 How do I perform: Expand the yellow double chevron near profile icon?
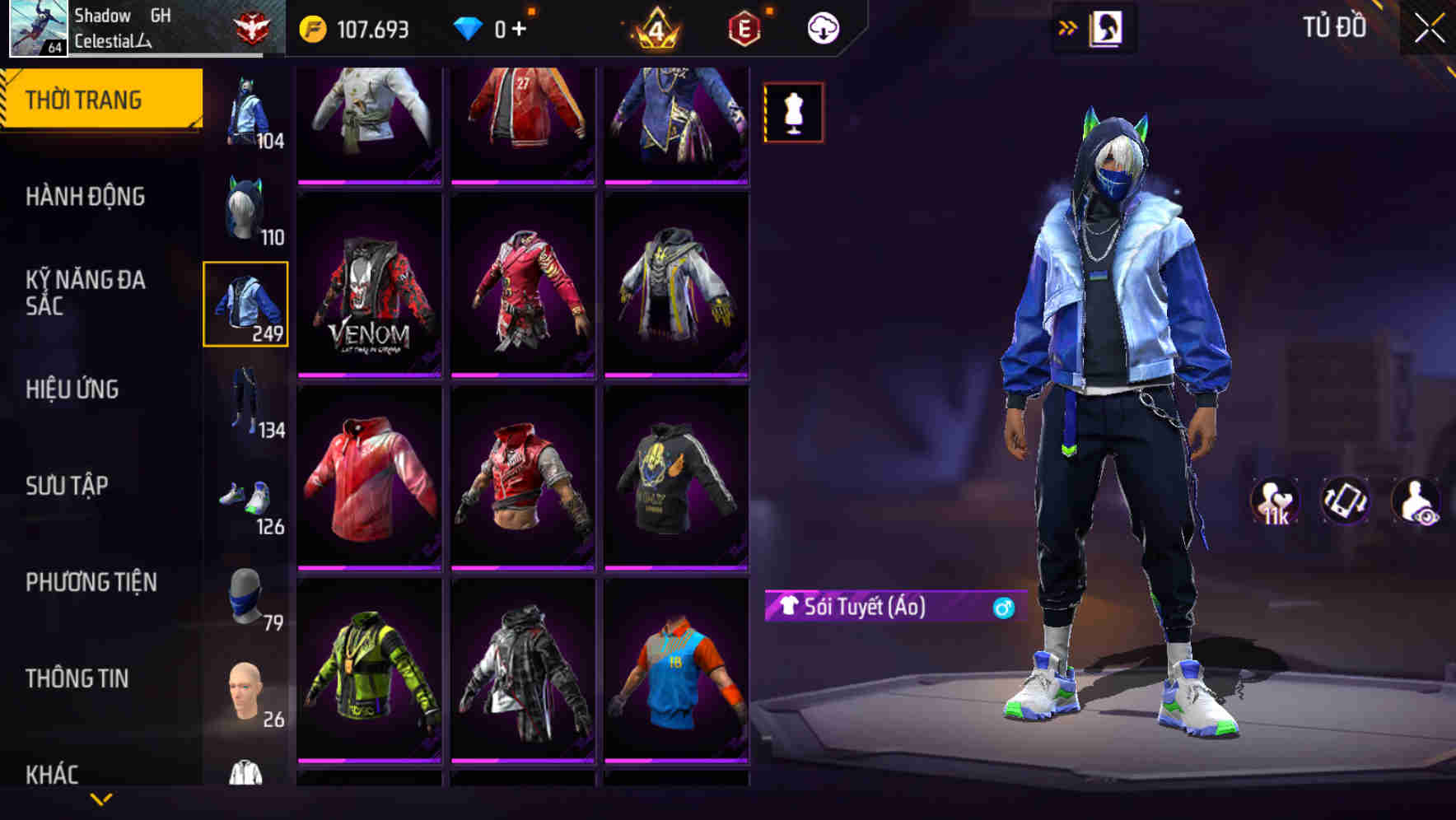click(x=1066, y=27)
